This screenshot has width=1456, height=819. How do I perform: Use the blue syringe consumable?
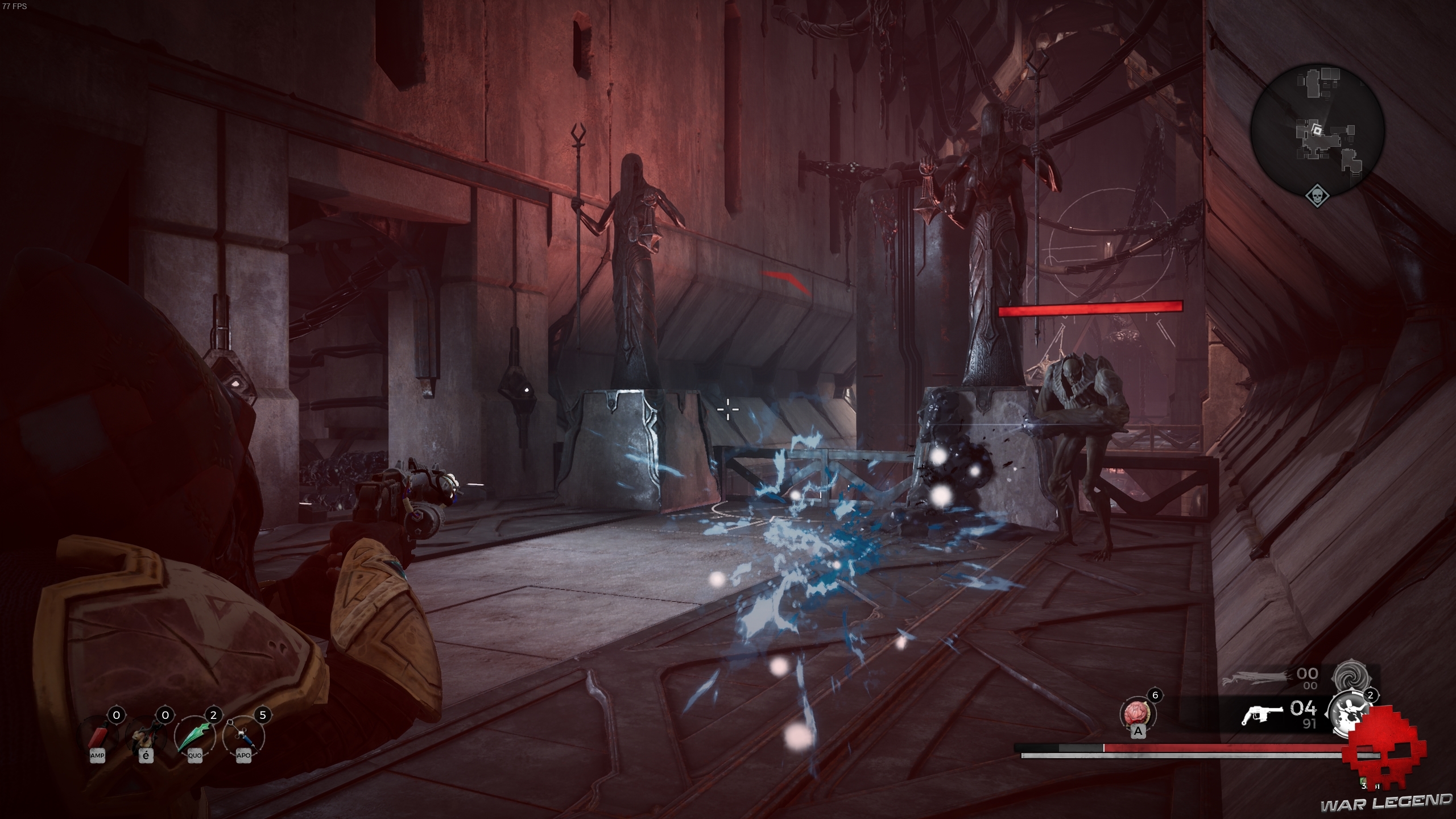(x=243, y=736)
